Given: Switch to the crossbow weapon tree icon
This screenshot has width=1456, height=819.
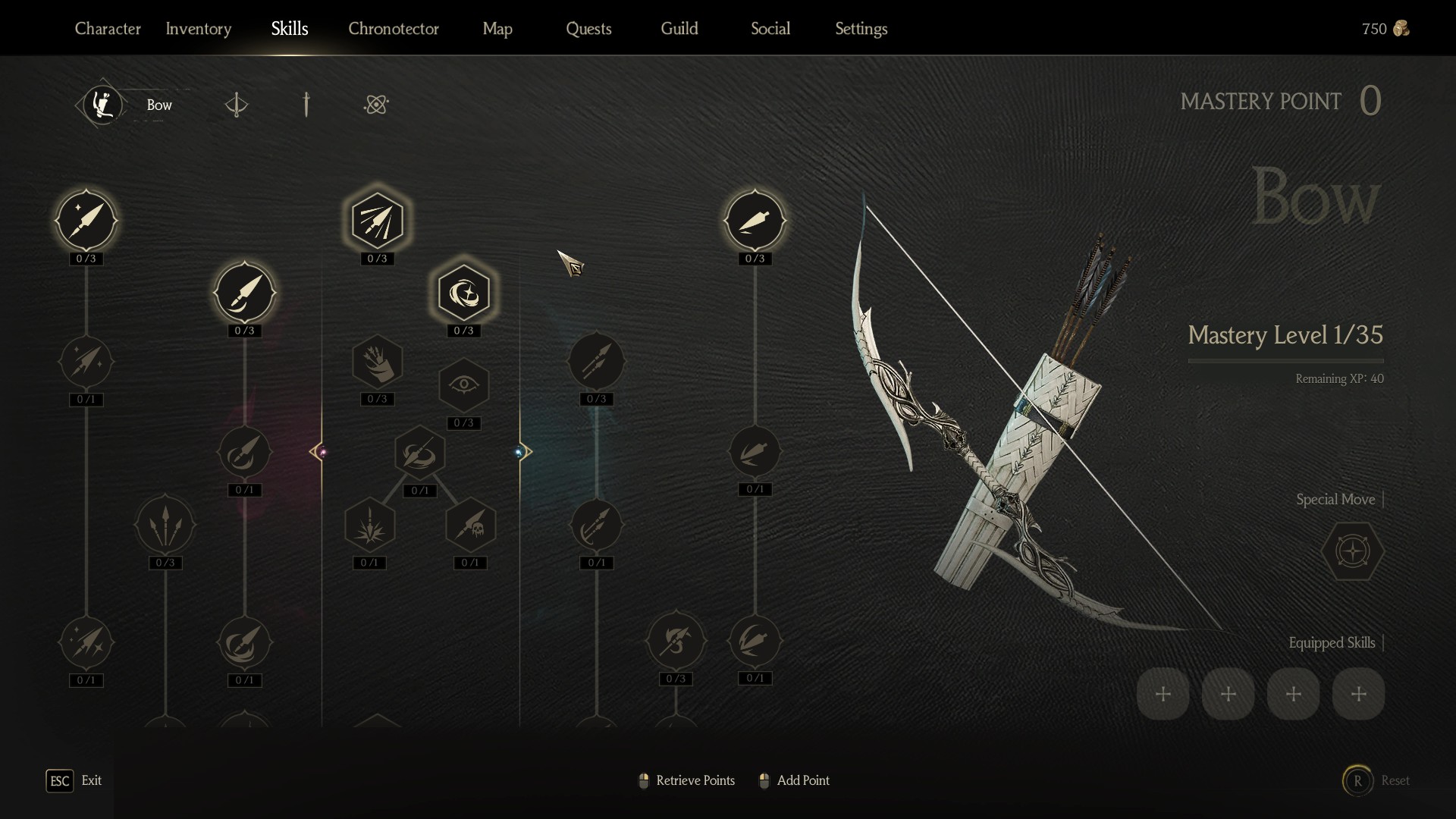Looking at the screenshot, I should point(237,105).
